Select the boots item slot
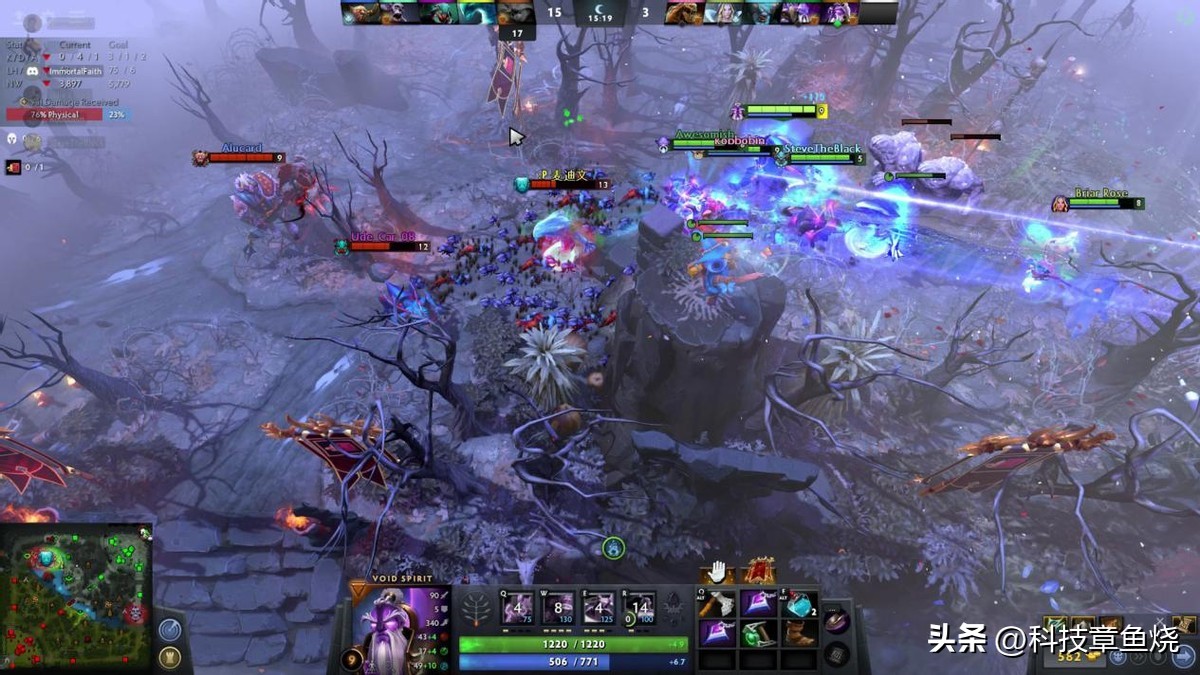 [x=799, y=633]
